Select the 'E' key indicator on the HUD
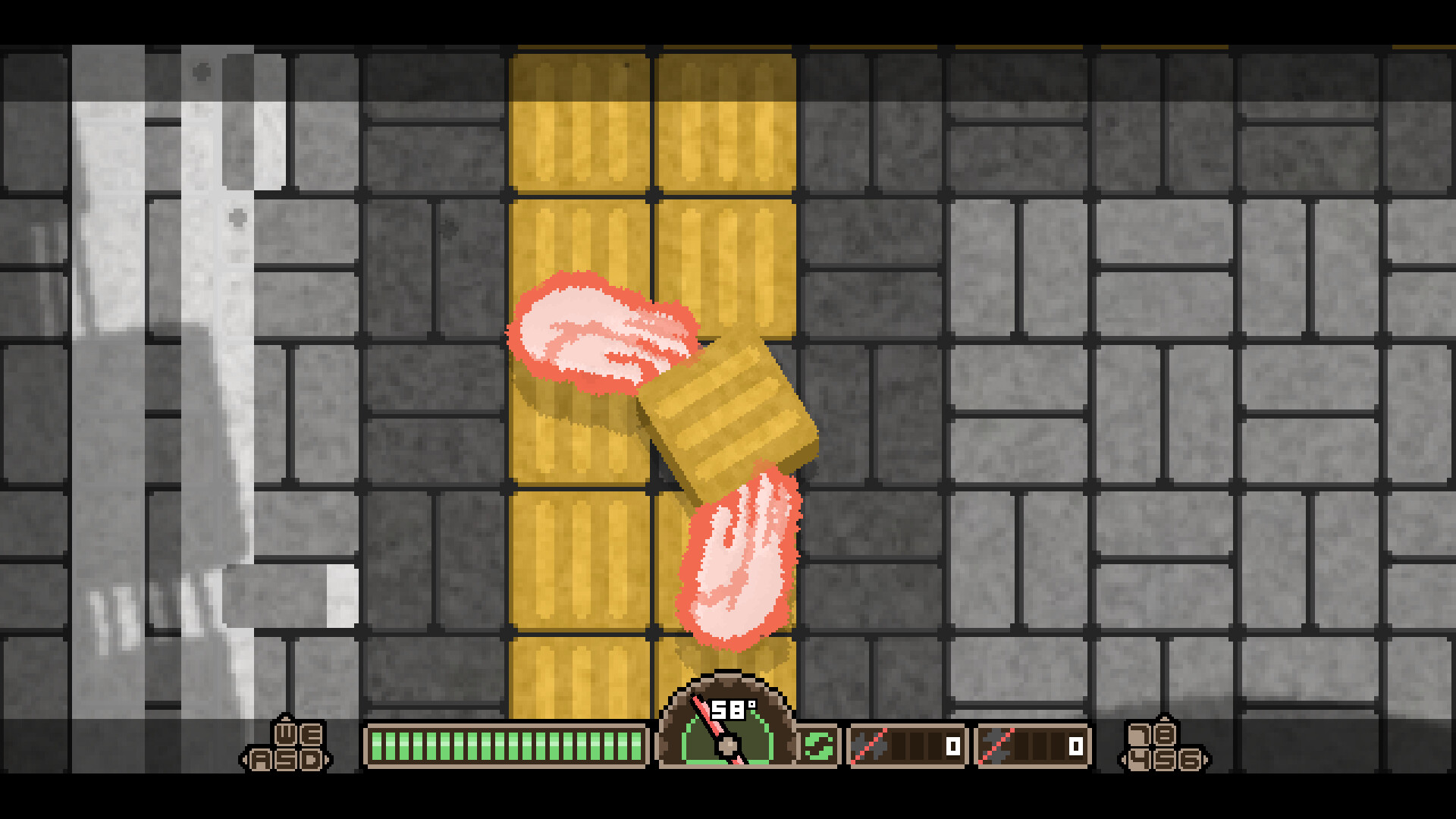The image size is (1456, 819). click(312, 733)
